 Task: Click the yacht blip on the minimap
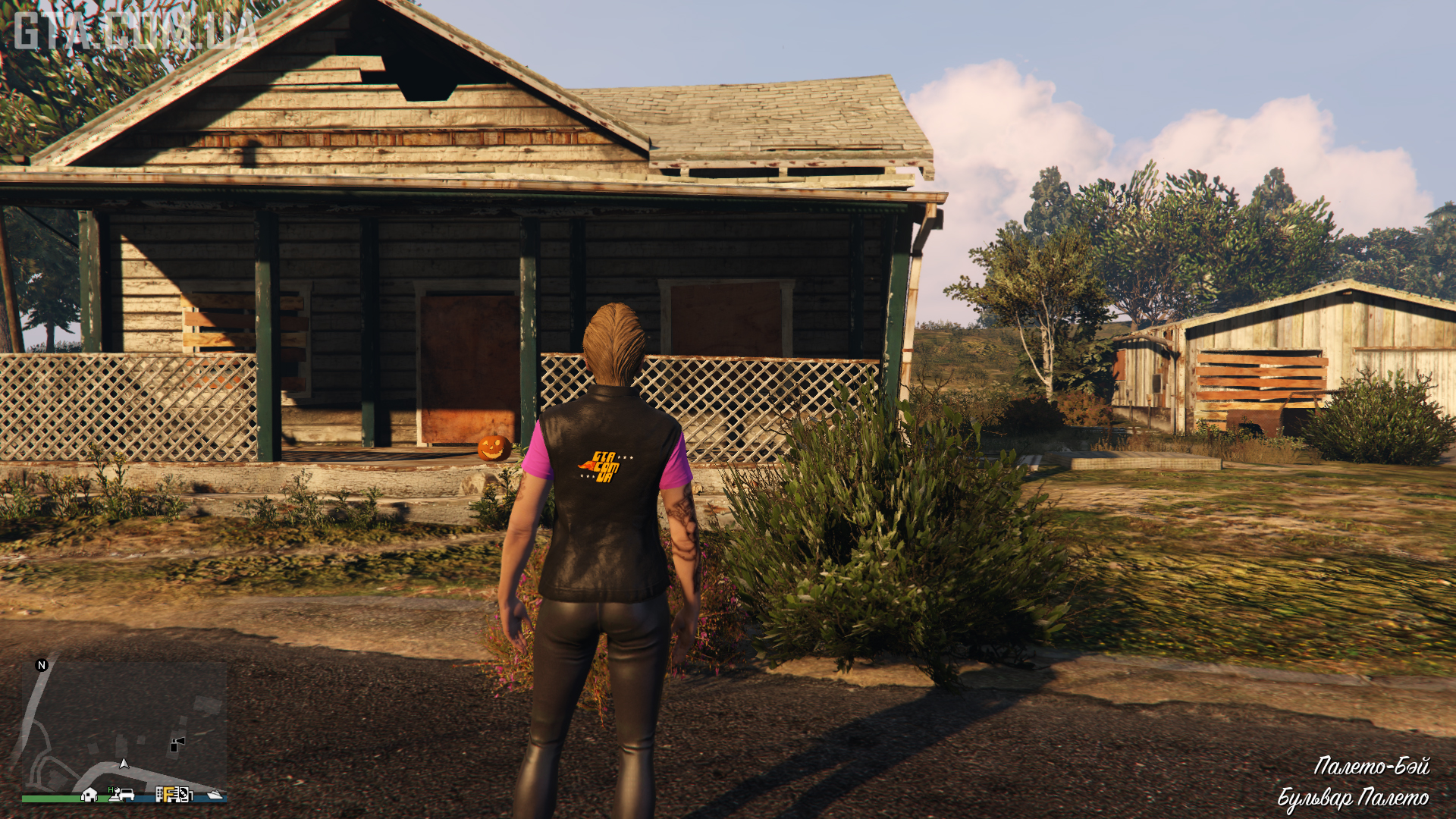(215, 795)
